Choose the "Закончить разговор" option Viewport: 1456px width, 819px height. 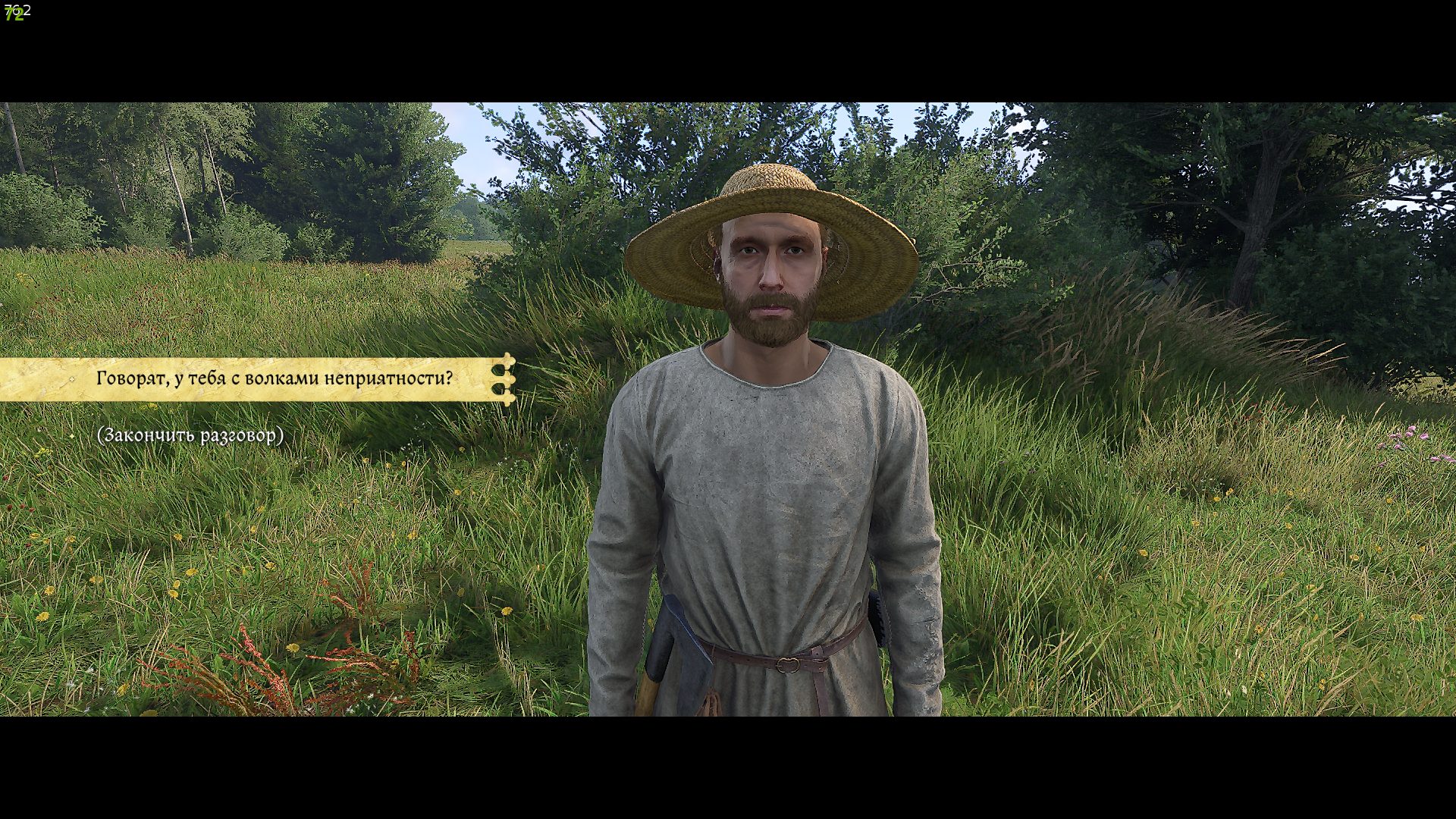190,435
